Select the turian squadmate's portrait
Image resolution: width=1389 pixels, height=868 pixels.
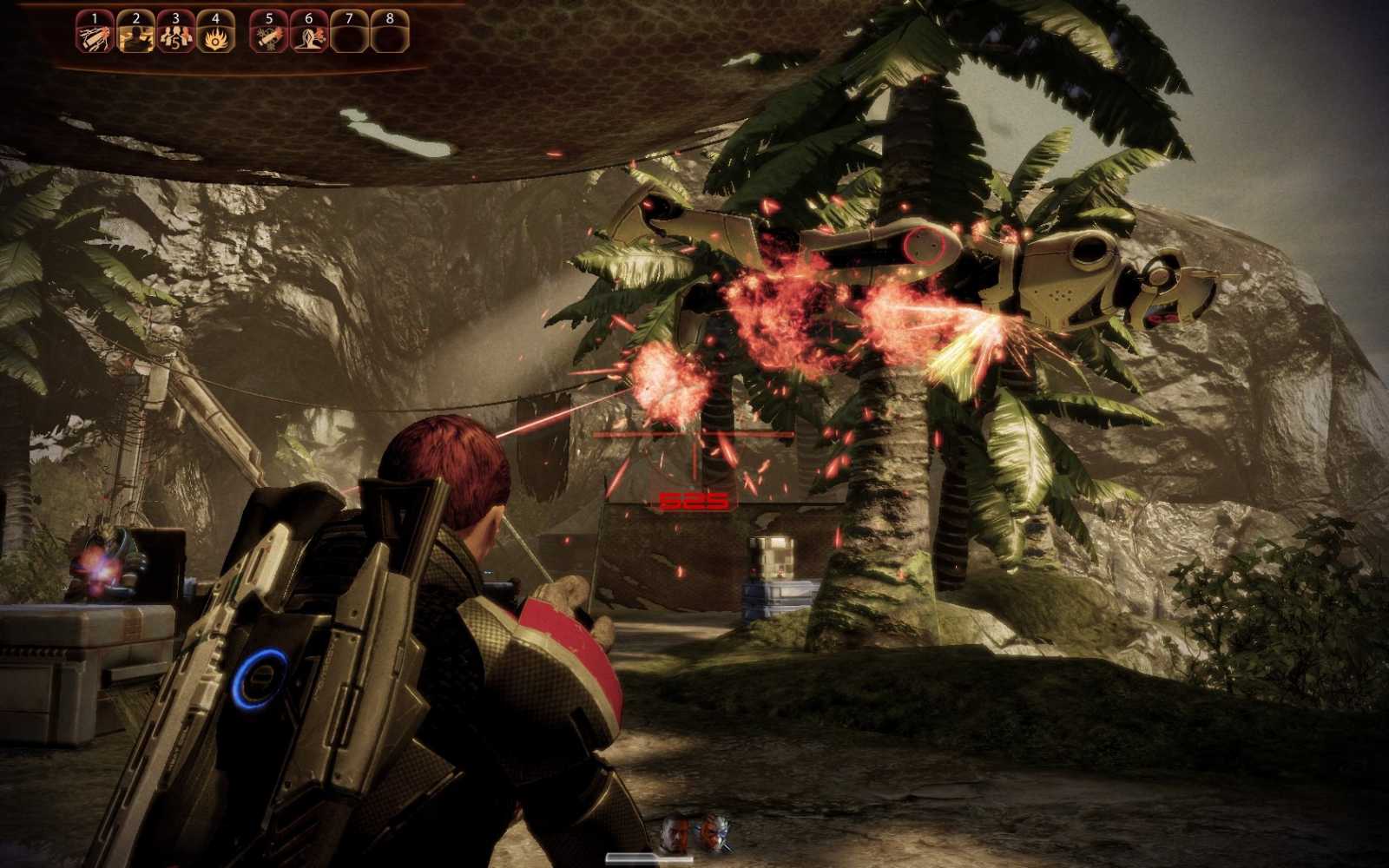(714, 832)
